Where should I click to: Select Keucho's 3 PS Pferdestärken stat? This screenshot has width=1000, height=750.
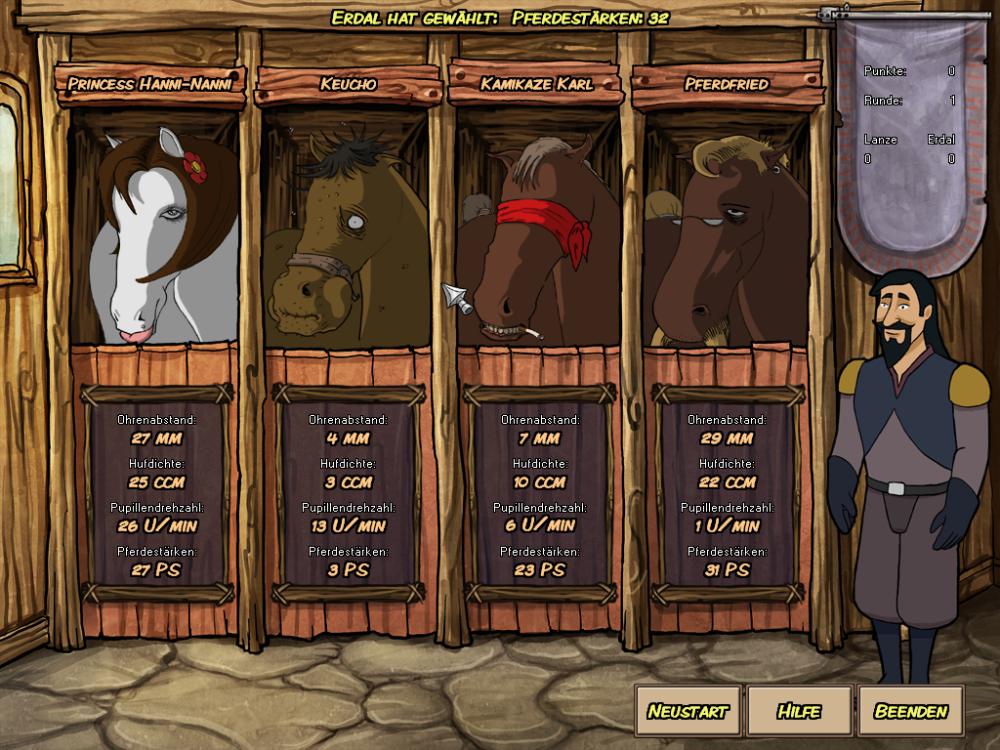pos(348,570)
